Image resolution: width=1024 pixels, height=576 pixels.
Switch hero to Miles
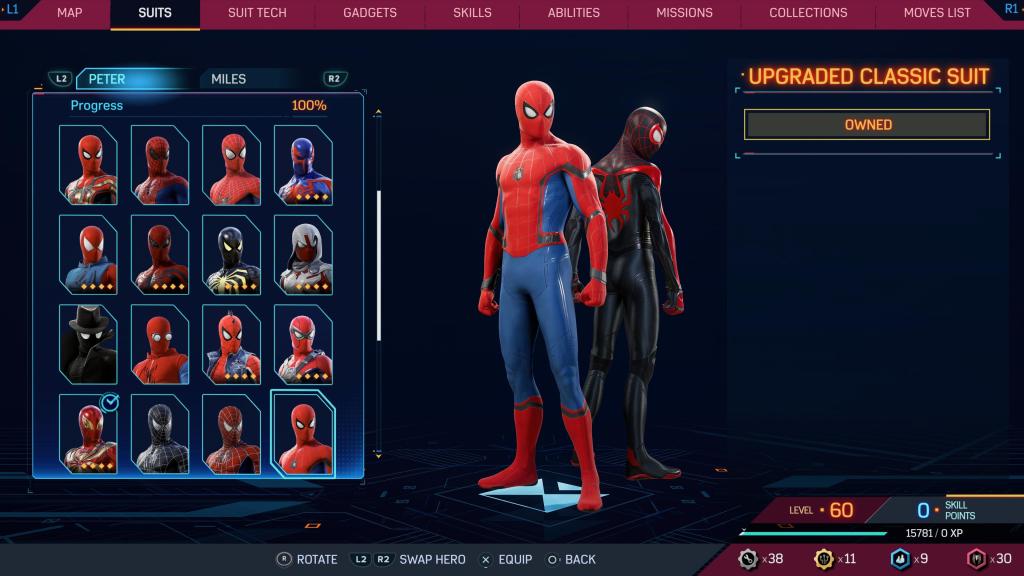pos(228,79)
